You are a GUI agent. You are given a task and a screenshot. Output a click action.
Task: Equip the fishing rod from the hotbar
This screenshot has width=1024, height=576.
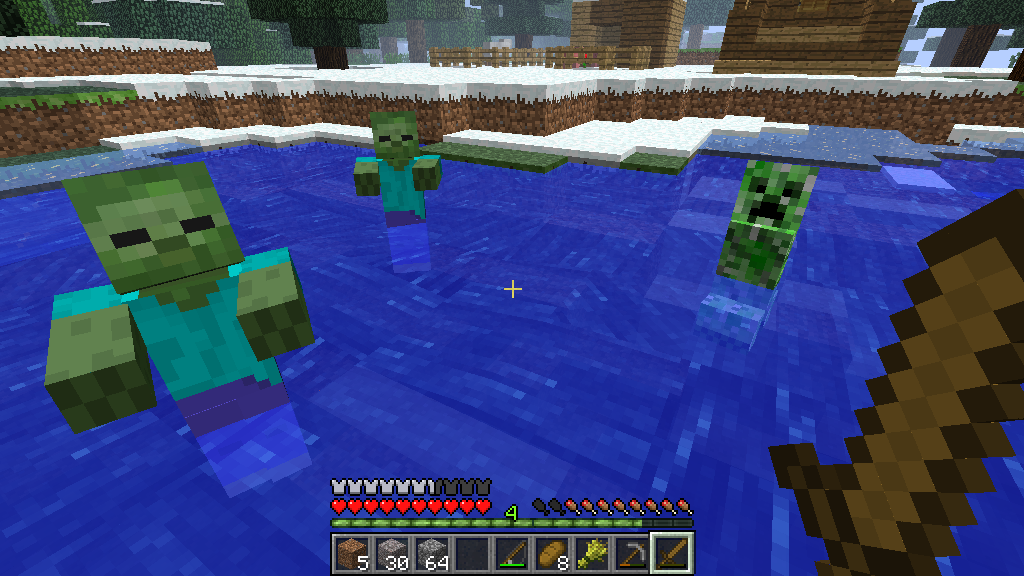coord(511,553)
